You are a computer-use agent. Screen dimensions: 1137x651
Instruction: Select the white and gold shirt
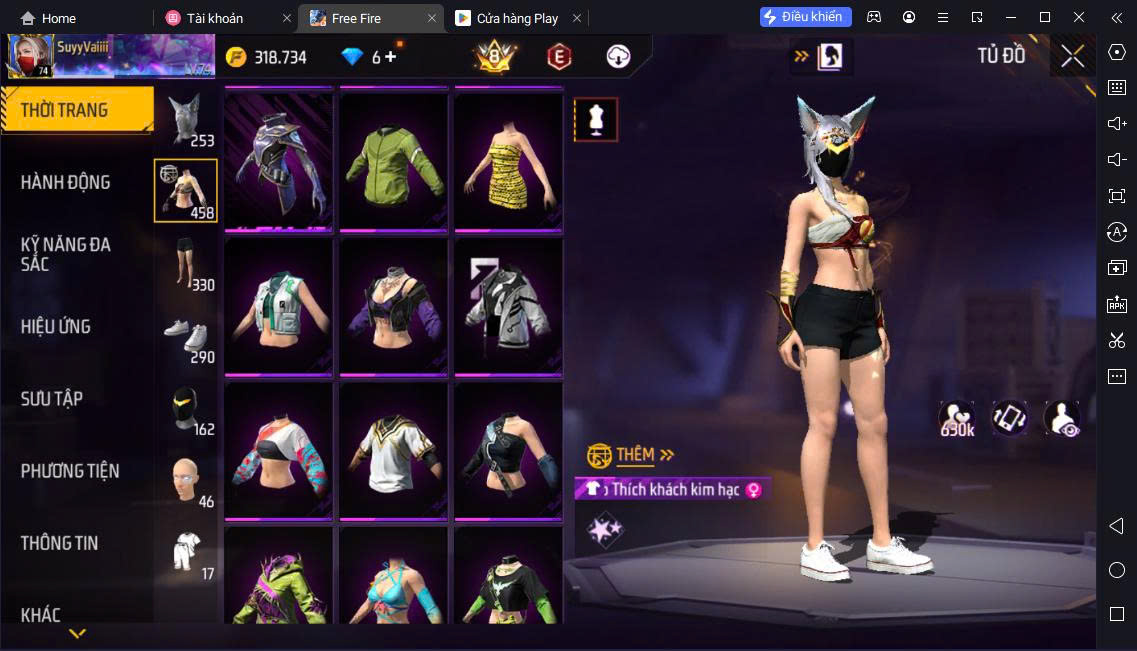pos(393,450)
